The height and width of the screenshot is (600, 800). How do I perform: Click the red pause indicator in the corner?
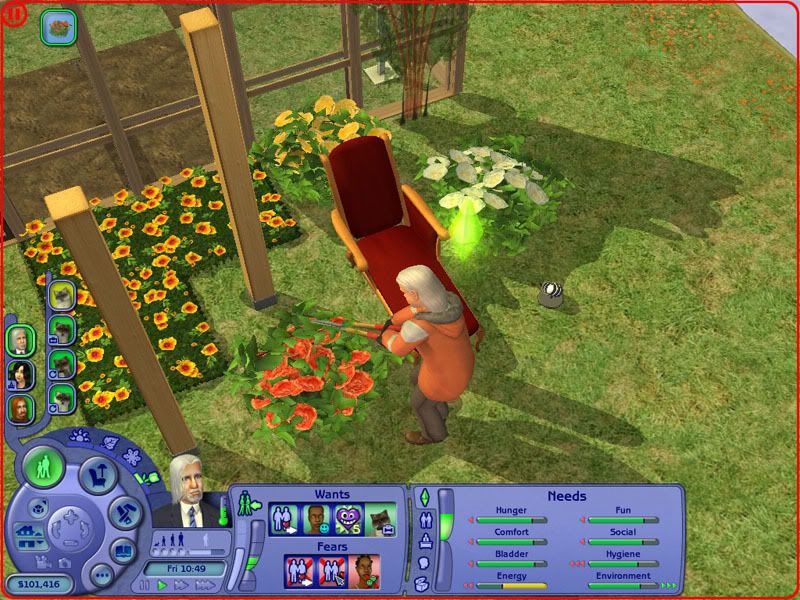(x=17, y=16)
